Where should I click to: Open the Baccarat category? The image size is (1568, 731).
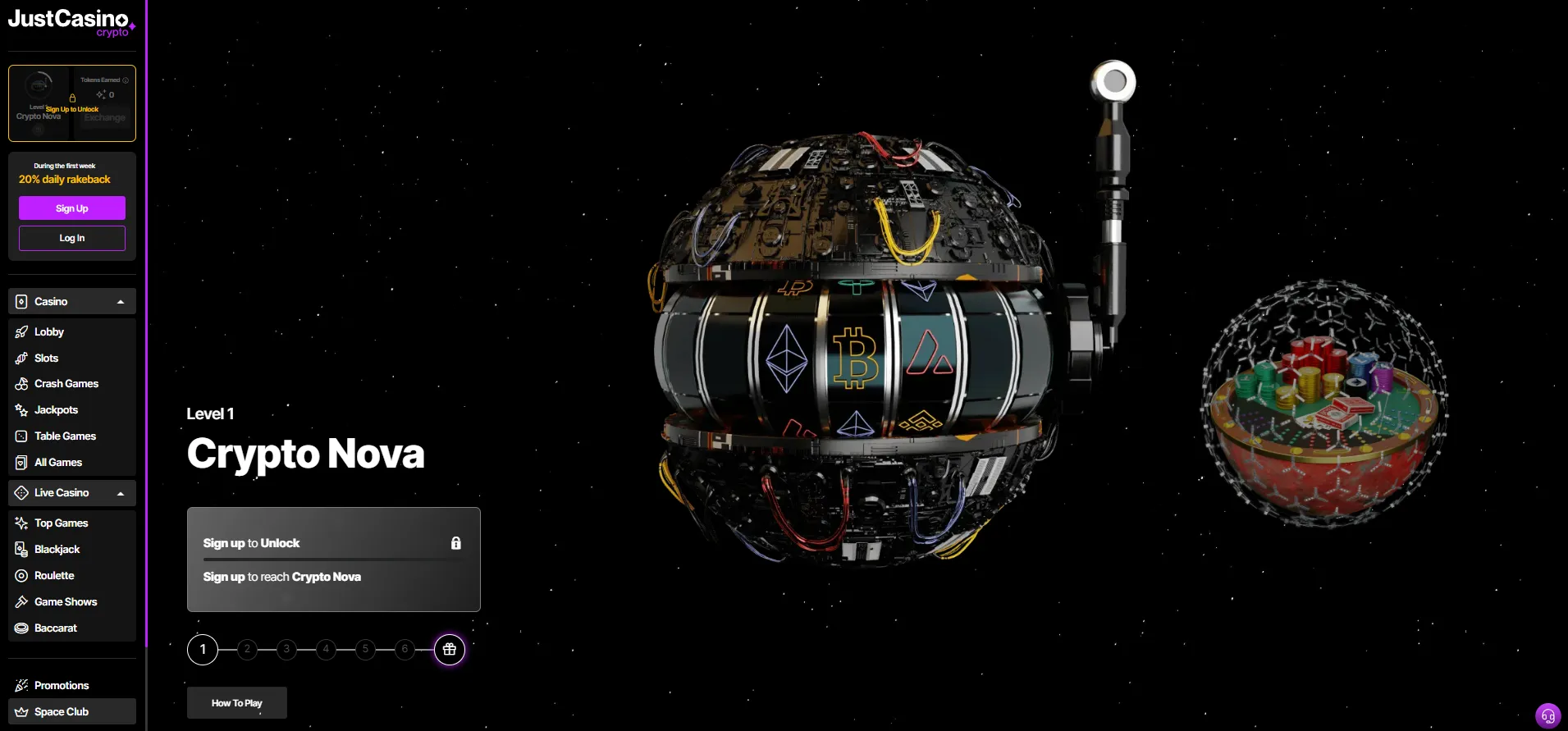point(55,628)
